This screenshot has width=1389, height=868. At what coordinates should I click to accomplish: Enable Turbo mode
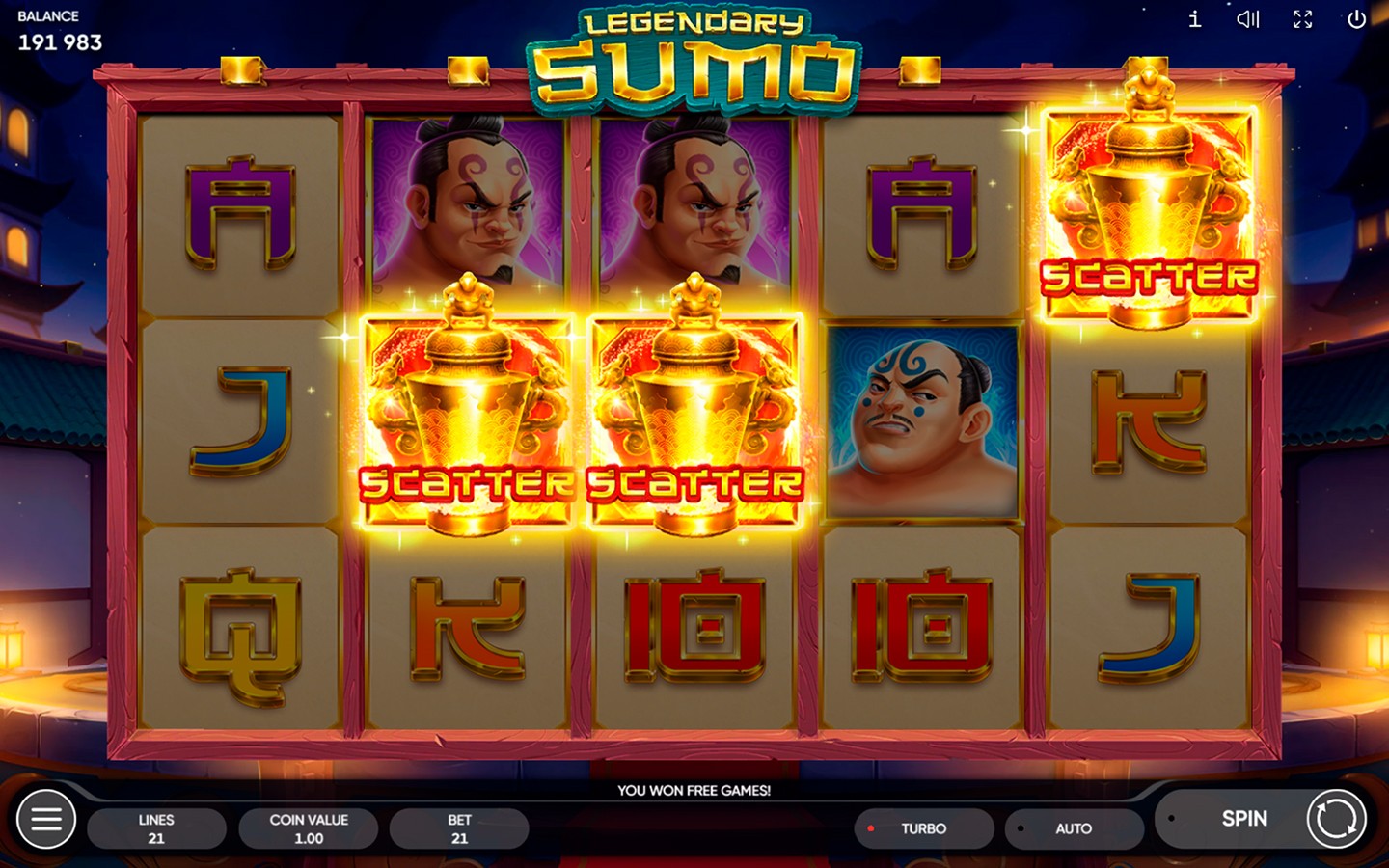[924, 828]
